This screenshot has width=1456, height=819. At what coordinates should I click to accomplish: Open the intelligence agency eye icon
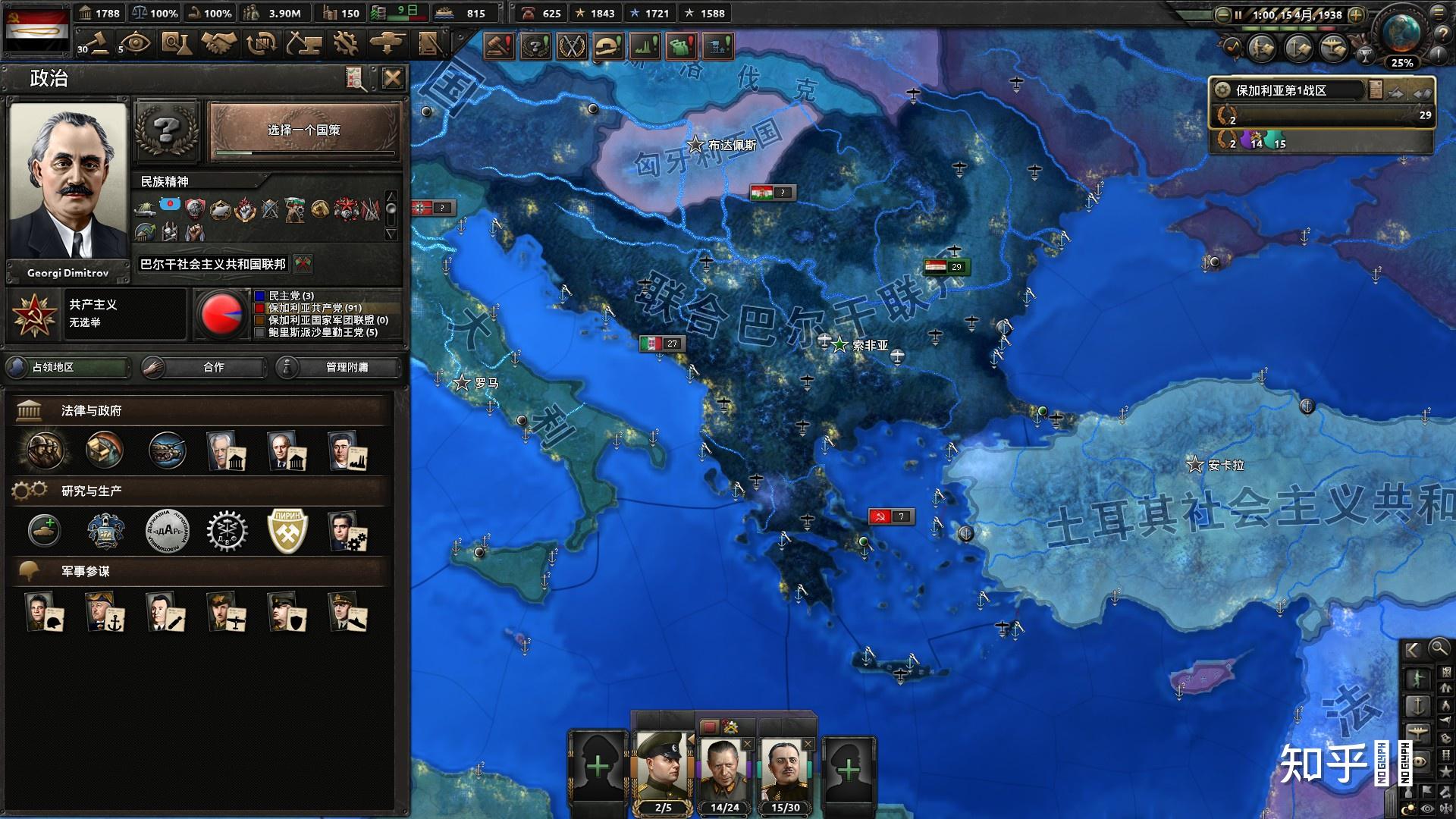(136, 43)
